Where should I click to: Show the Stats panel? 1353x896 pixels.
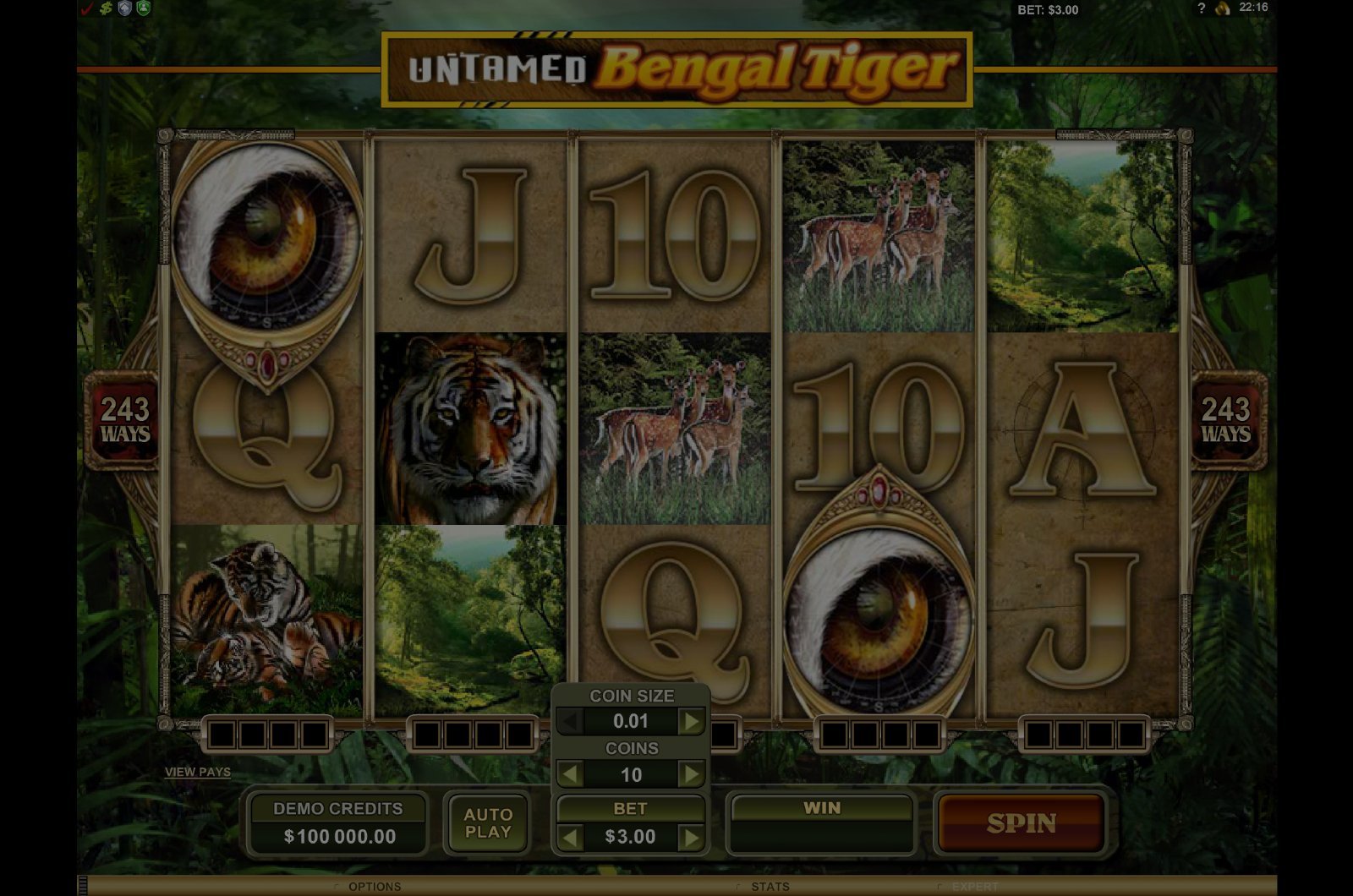[770, 887]
